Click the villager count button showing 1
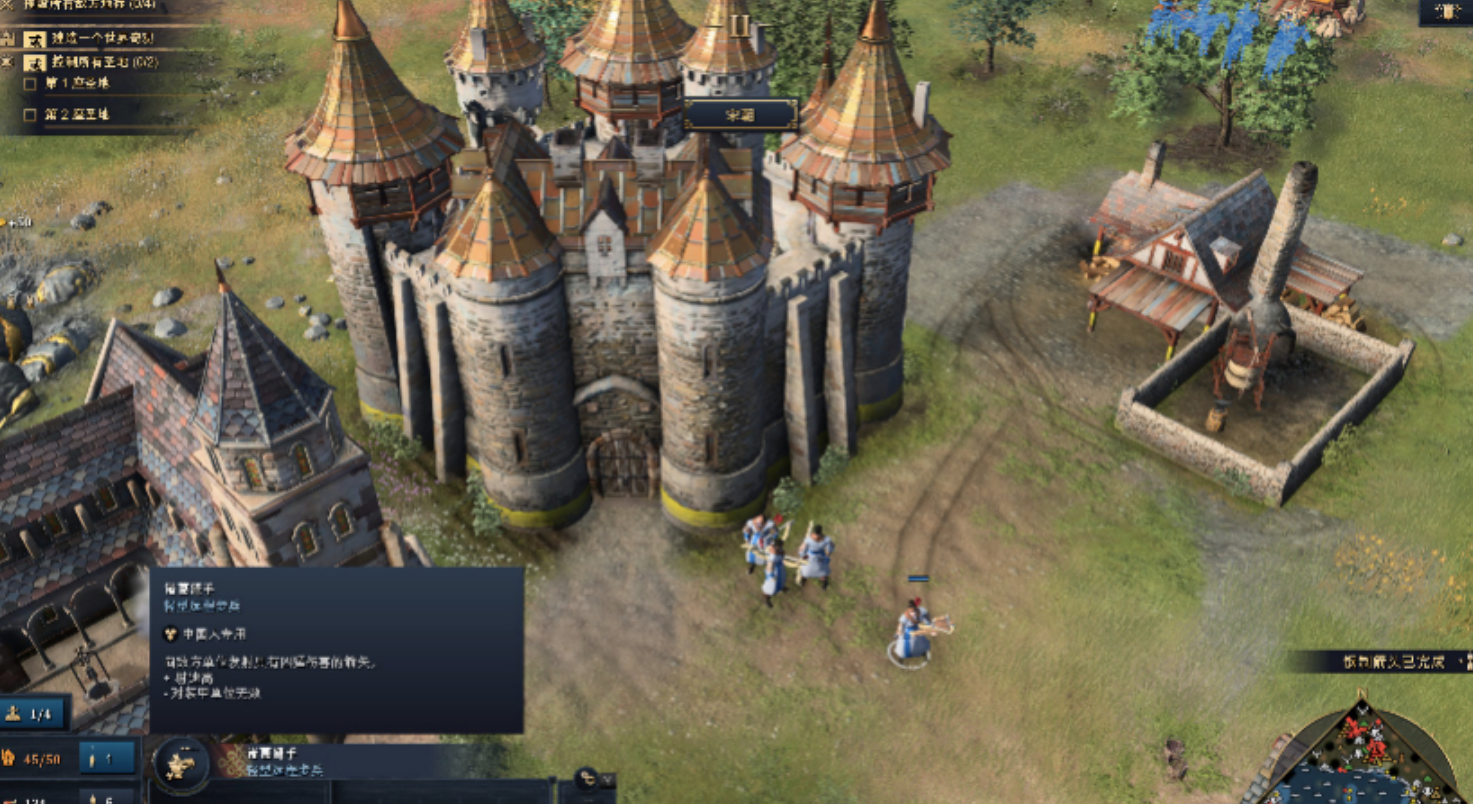This screenshot has width=1473, height=804. (108, 759)
